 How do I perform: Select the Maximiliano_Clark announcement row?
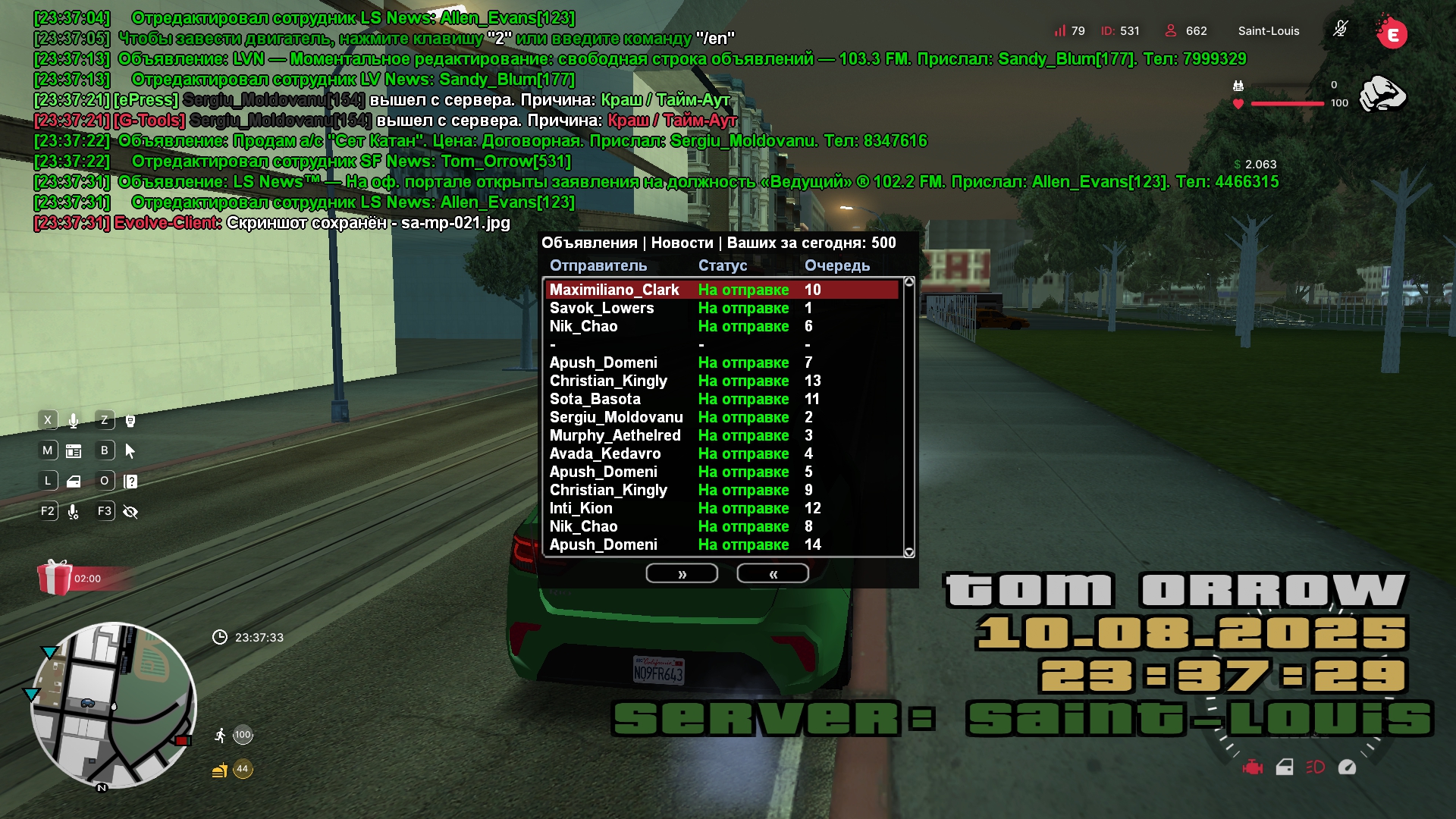pyautogui.click(x=720, y=290)
